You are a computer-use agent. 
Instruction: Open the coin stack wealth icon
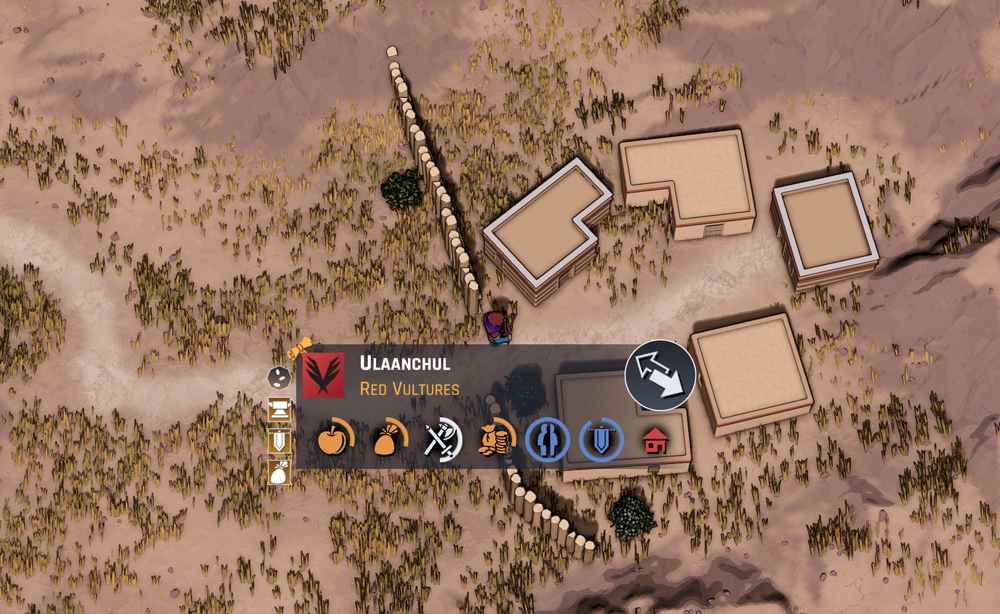tap(495, 439)
